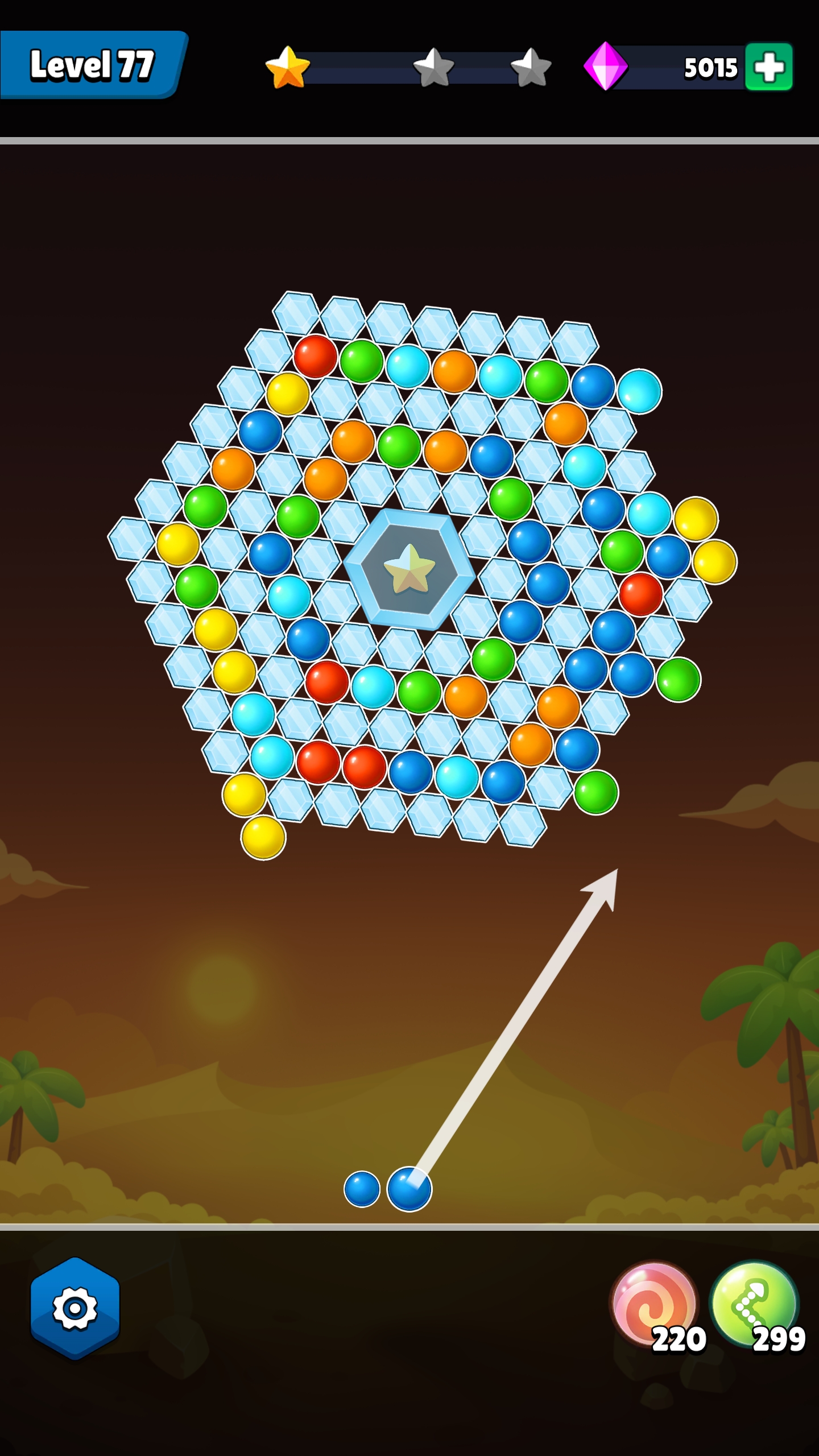Image resolution: width=819 pixels, height=1456 pixels.
Task: Tap the rightmost gray star icon
Action: 532,68
